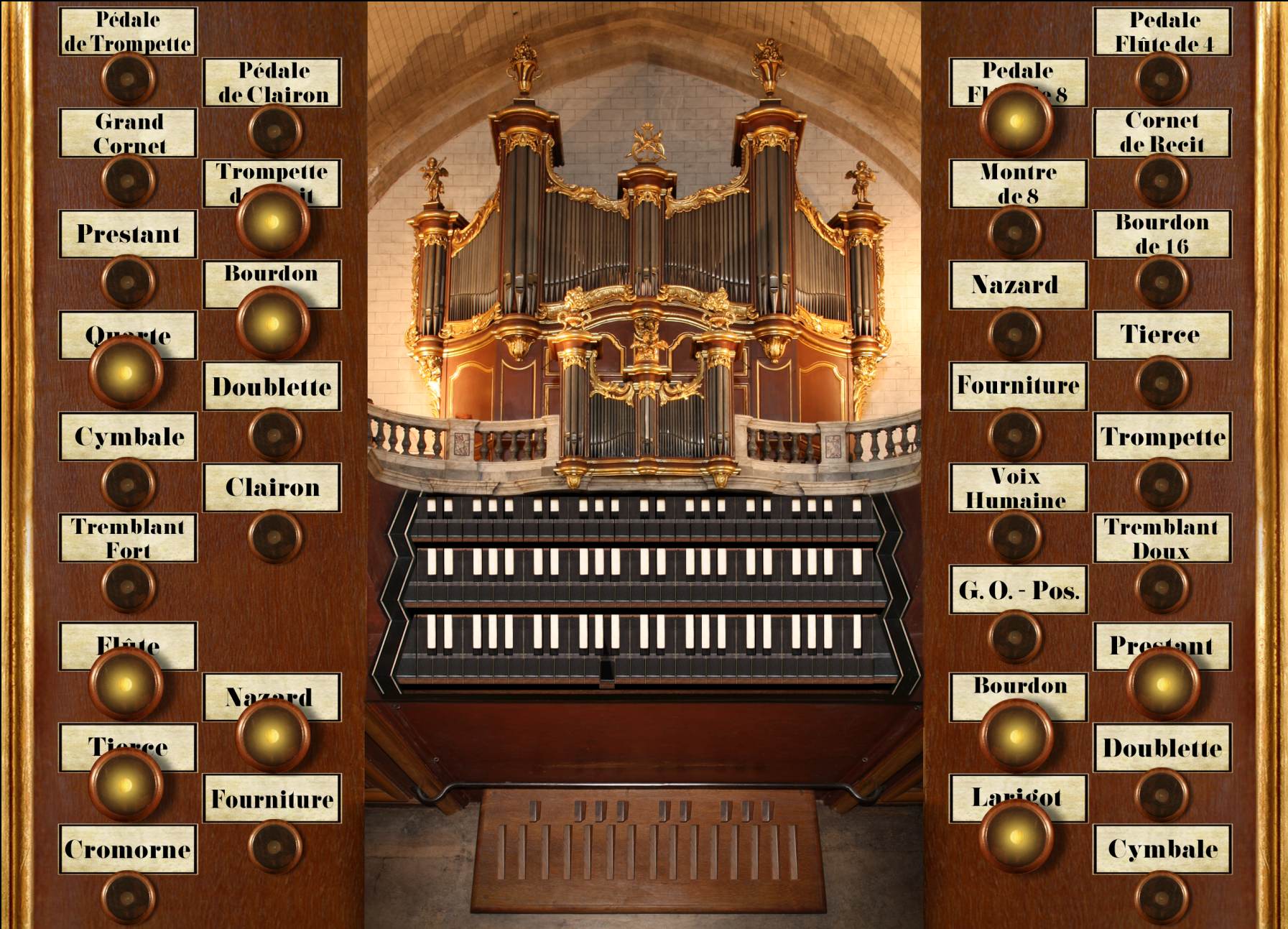Switch off the Pedale Flûte de 8 stop

point(1016,121)
